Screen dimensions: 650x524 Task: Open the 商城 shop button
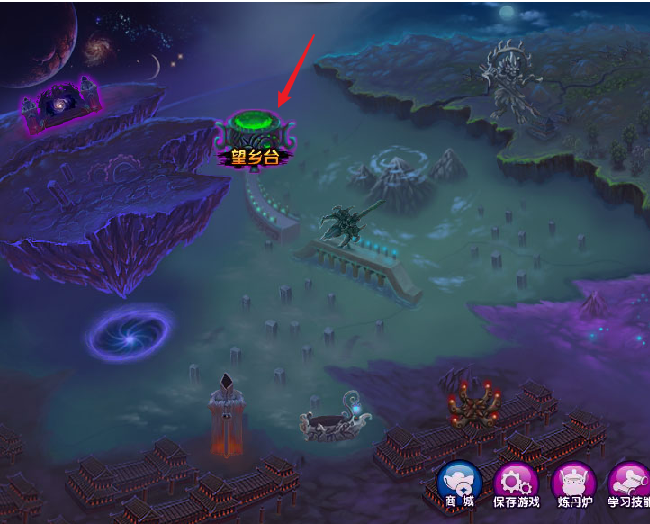click(460, 485)
